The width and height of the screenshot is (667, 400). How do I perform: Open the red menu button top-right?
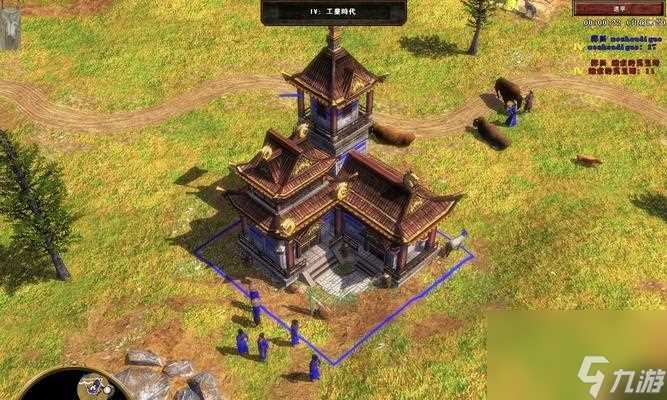click(x=618, y=7)
